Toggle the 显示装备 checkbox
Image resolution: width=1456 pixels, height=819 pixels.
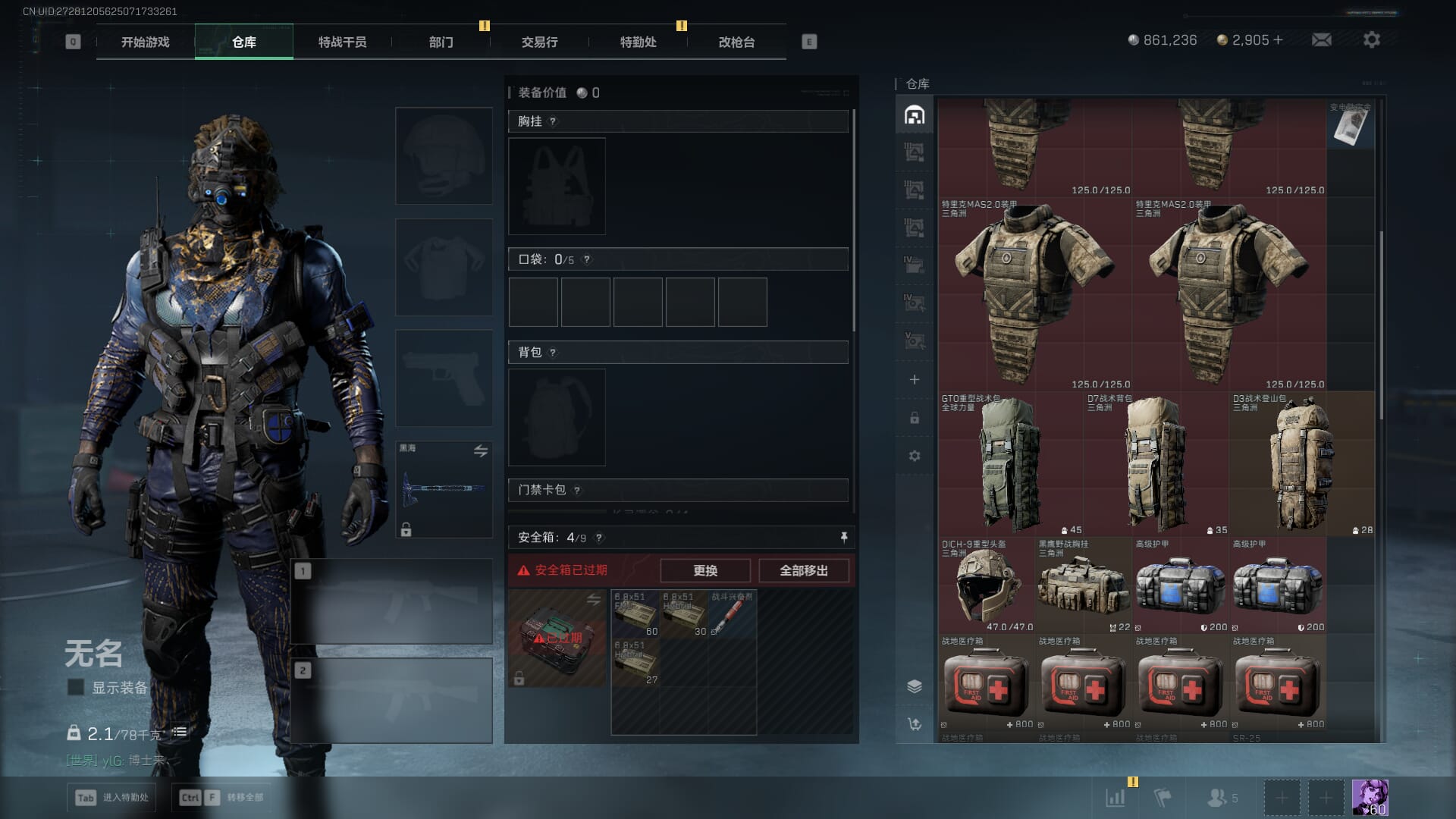tap(76, 687)
